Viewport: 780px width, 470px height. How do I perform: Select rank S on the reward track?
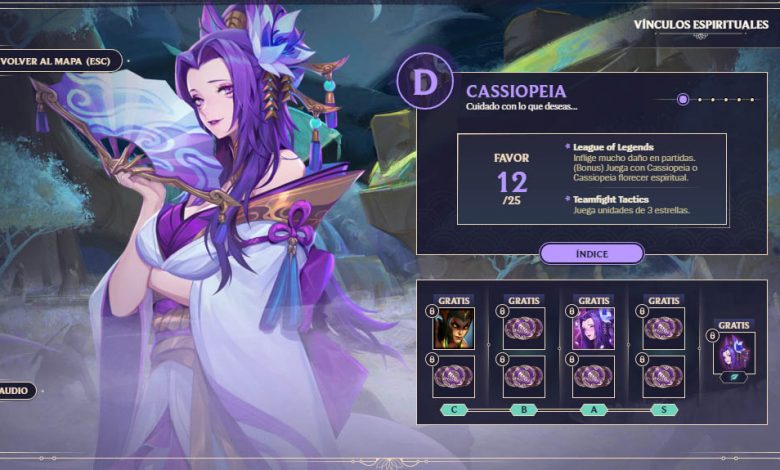663,409
